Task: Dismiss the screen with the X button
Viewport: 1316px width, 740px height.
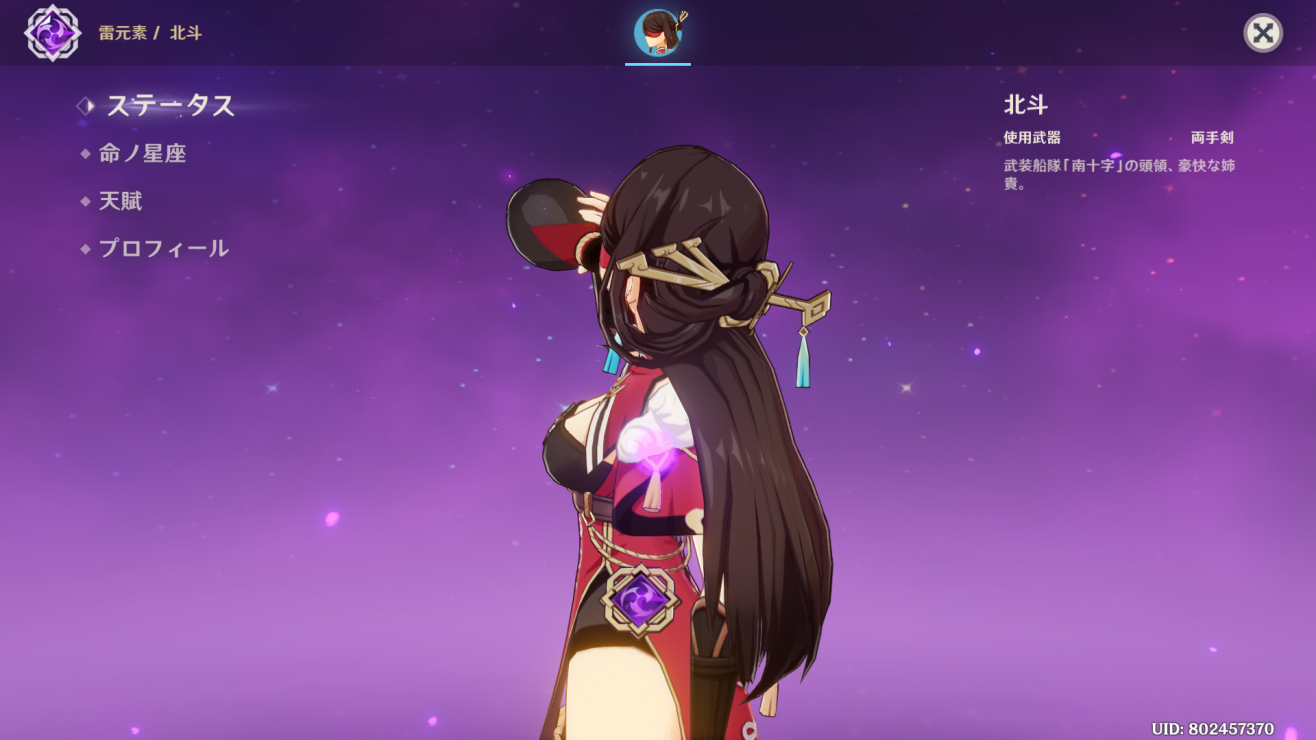Action: [1262, 33]
